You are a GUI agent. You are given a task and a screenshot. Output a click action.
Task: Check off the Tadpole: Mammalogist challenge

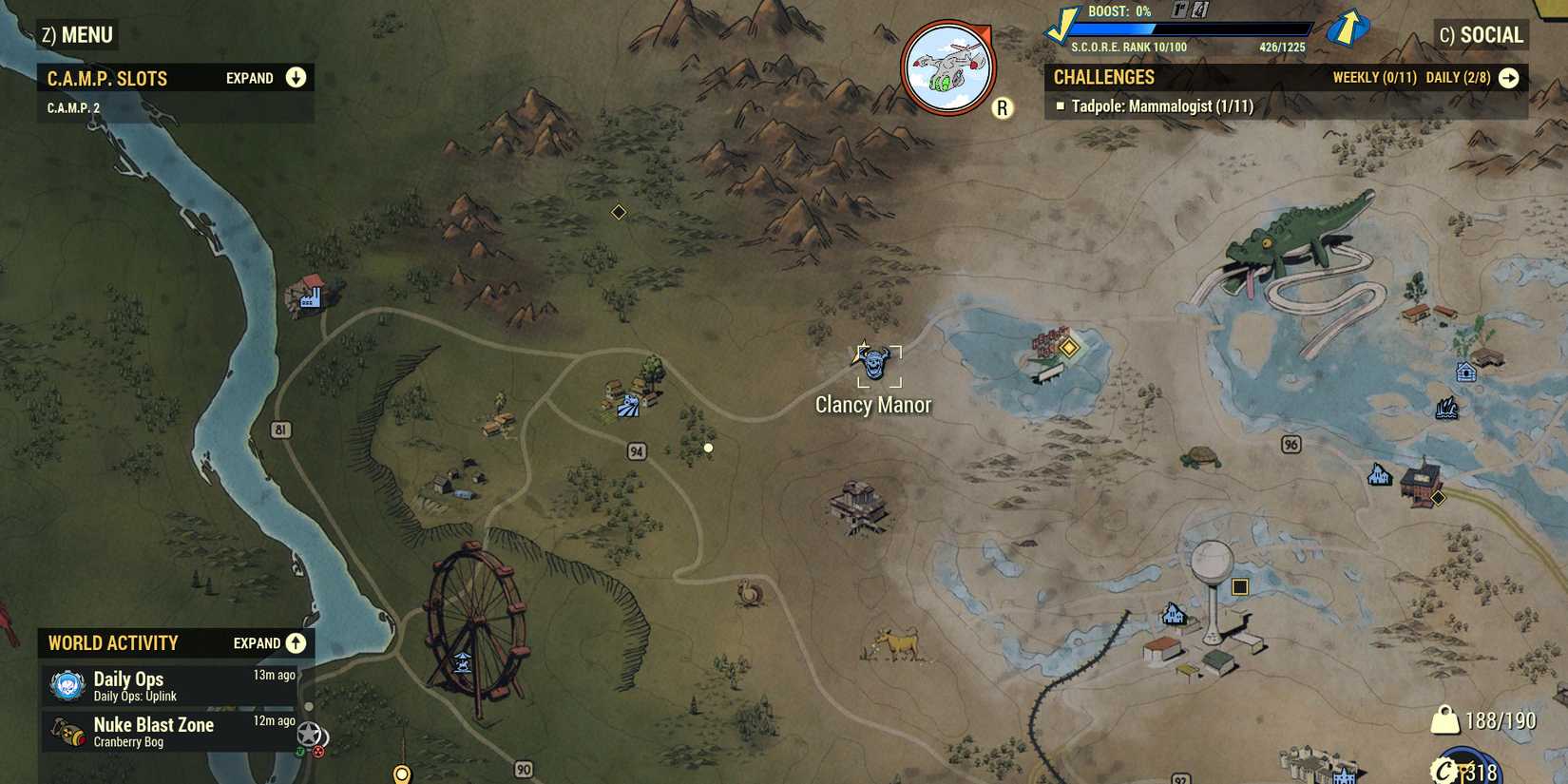point(1061,107)
